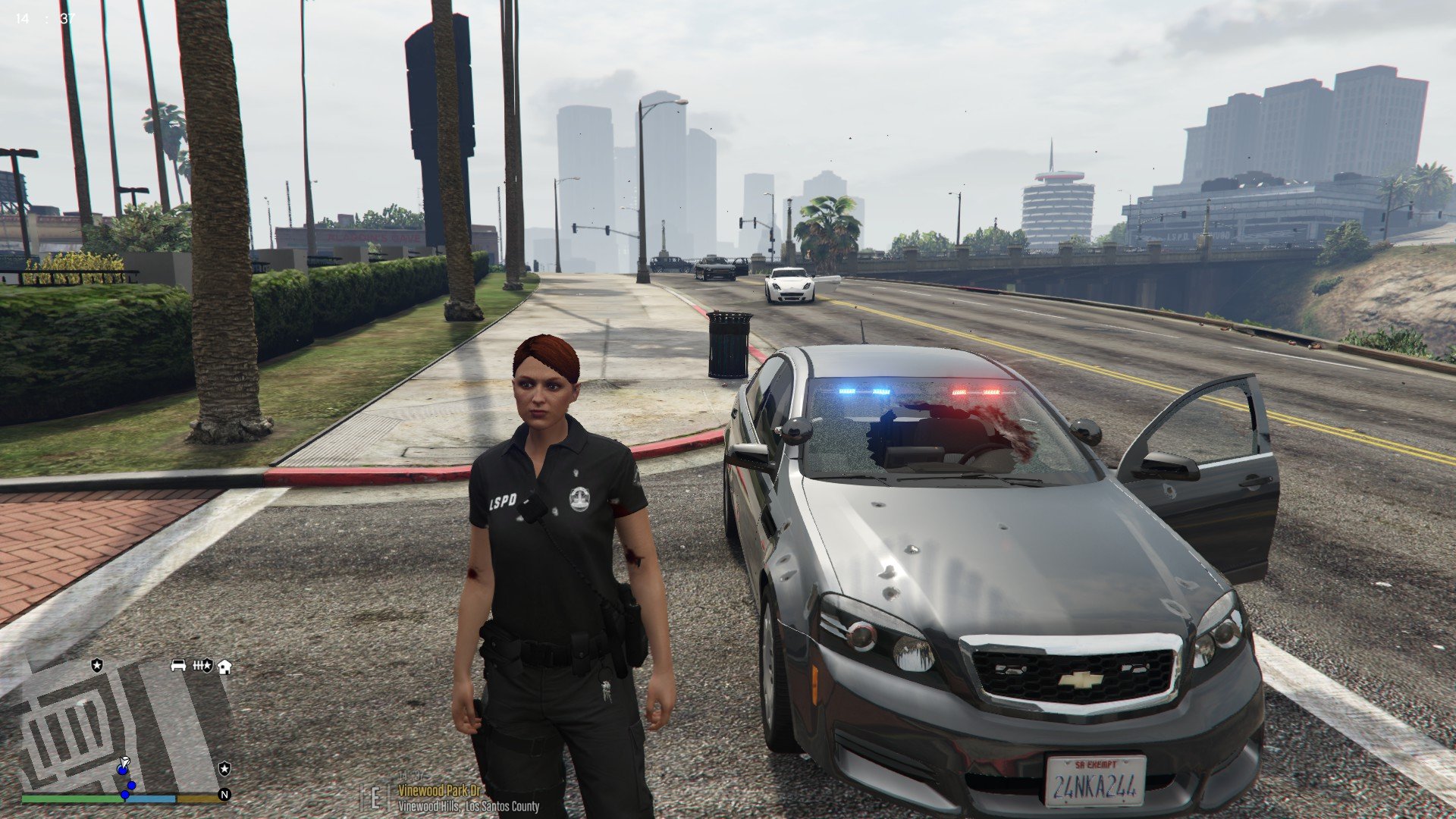Click the jail bars and badge blip
The image size is (1456, 819).
point(202,666)
